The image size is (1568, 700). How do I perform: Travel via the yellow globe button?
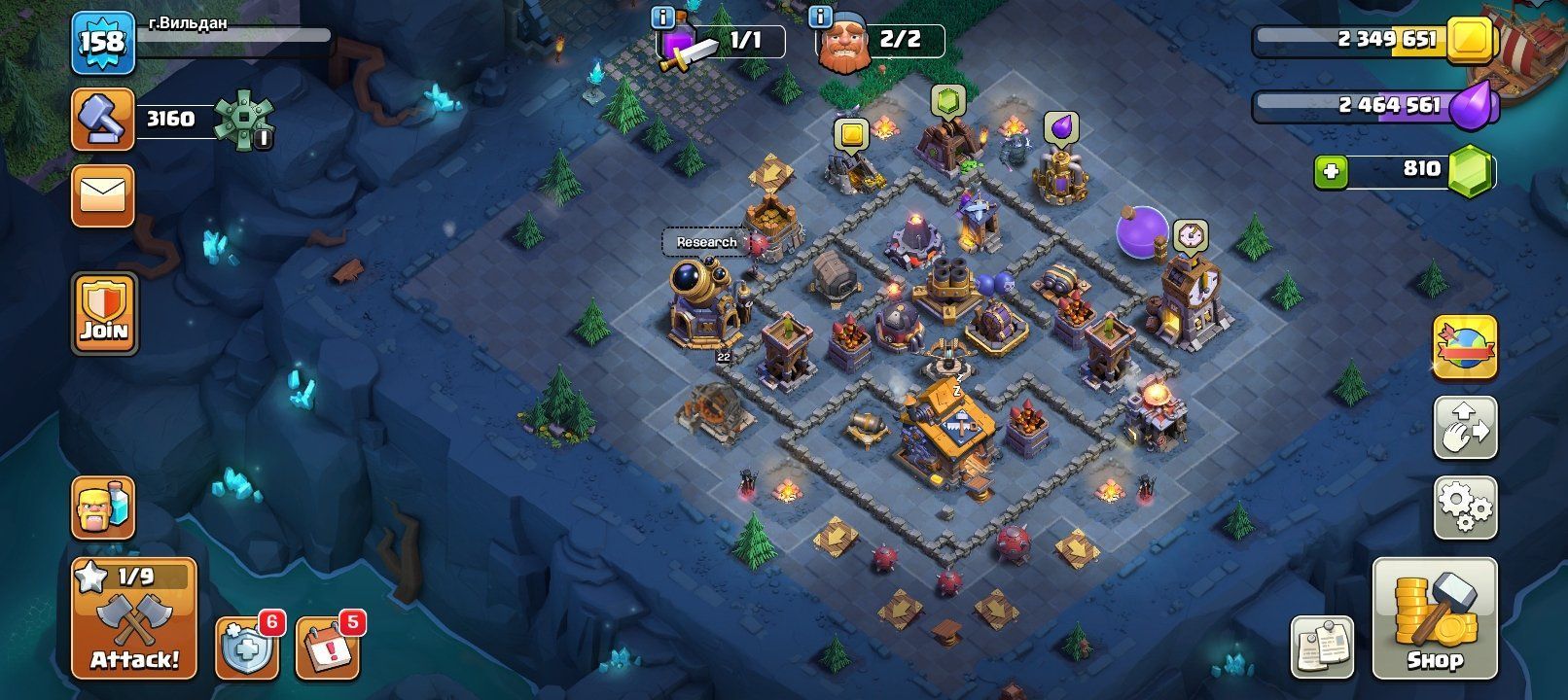1464,346
